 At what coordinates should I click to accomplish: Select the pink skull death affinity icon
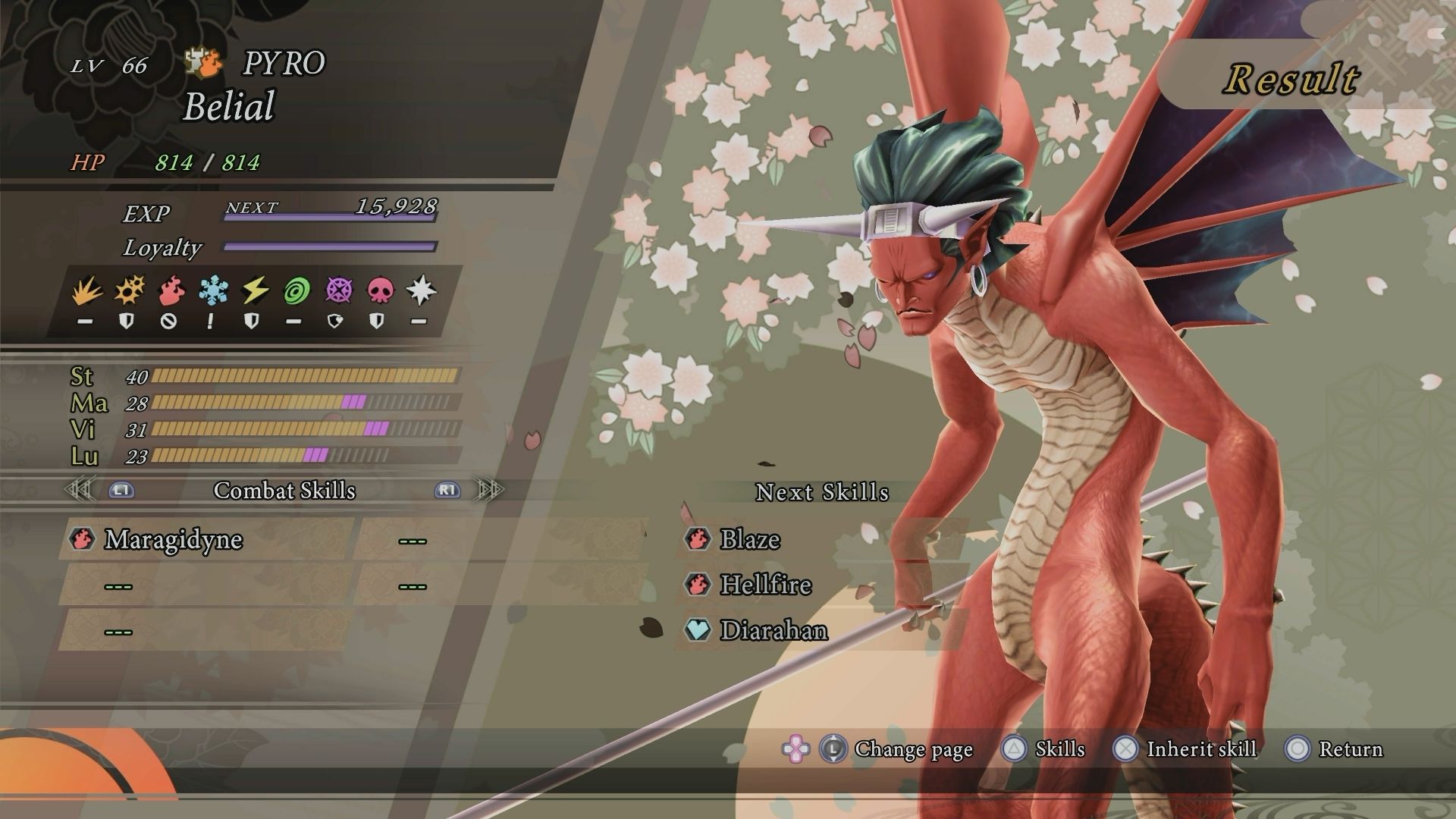click(x=378, y=291)
